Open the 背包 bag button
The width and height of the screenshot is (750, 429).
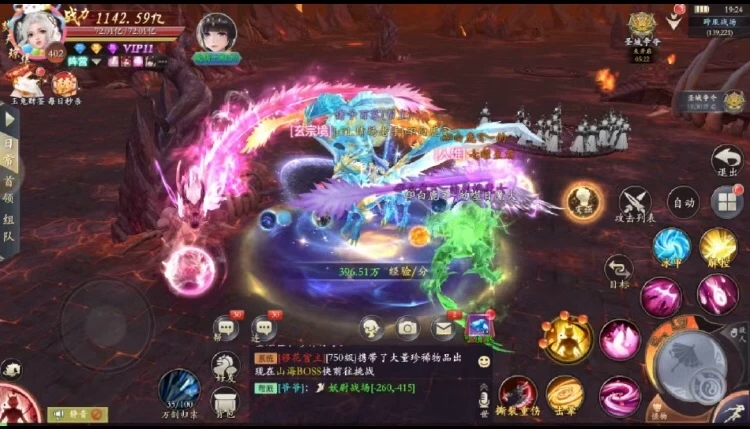224,400
